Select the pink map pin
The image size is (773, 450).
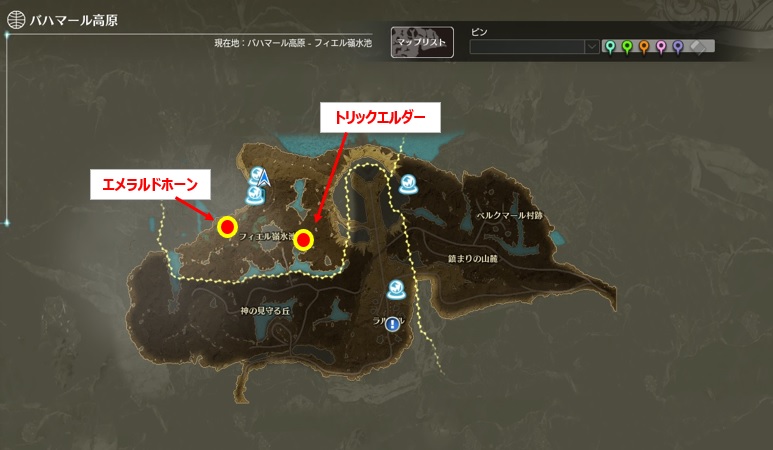pyautogui.click(x=661, y=46)
